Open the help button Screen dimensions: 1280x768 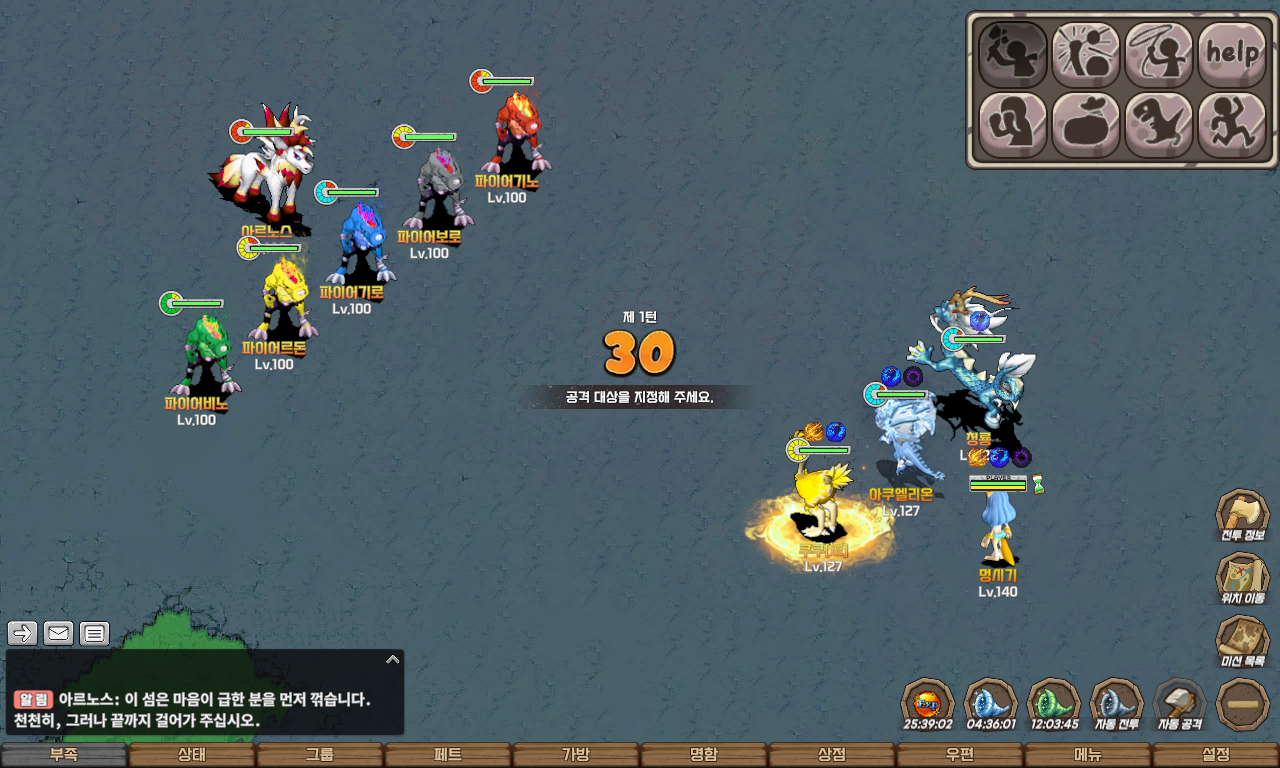1231,54
